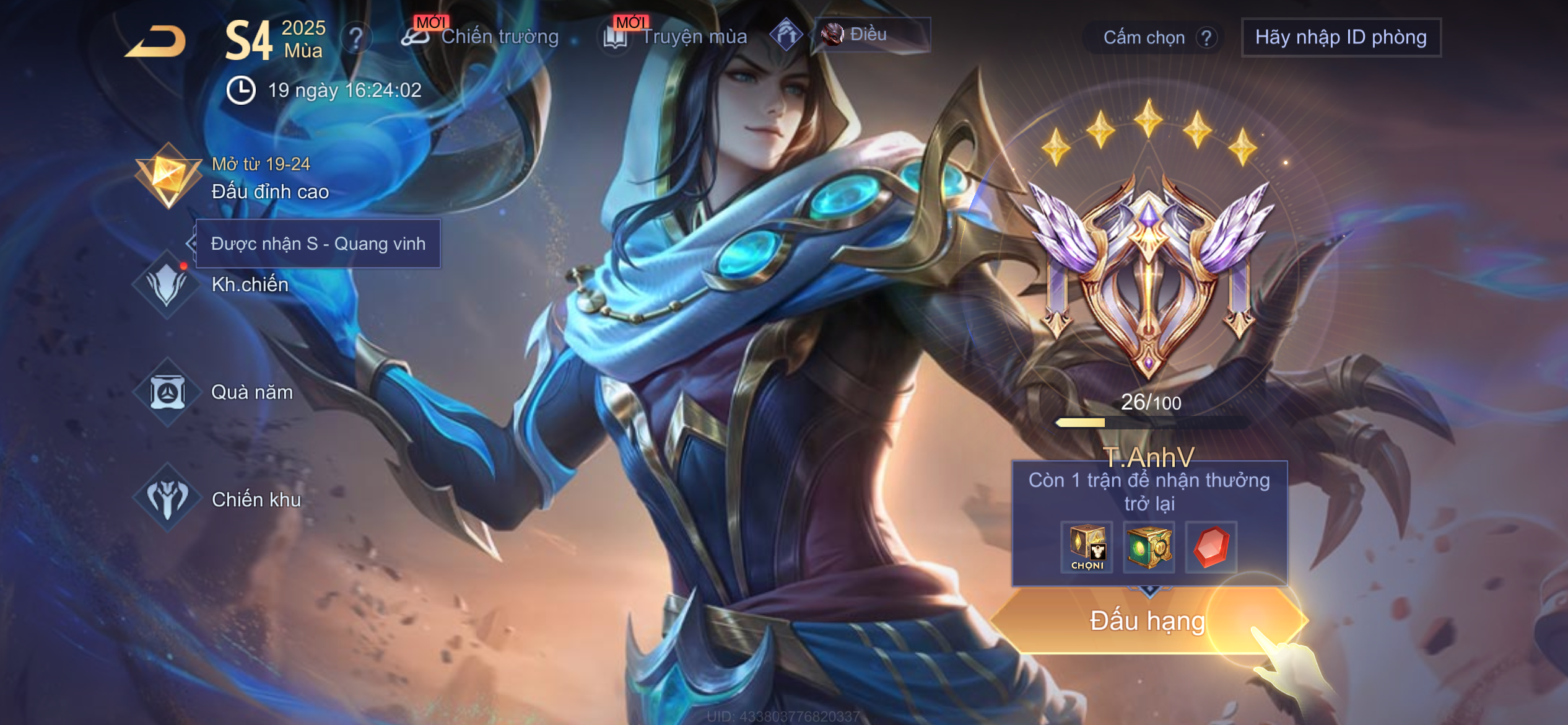Select the CHỌN reward chest icon

point(1087,547)
